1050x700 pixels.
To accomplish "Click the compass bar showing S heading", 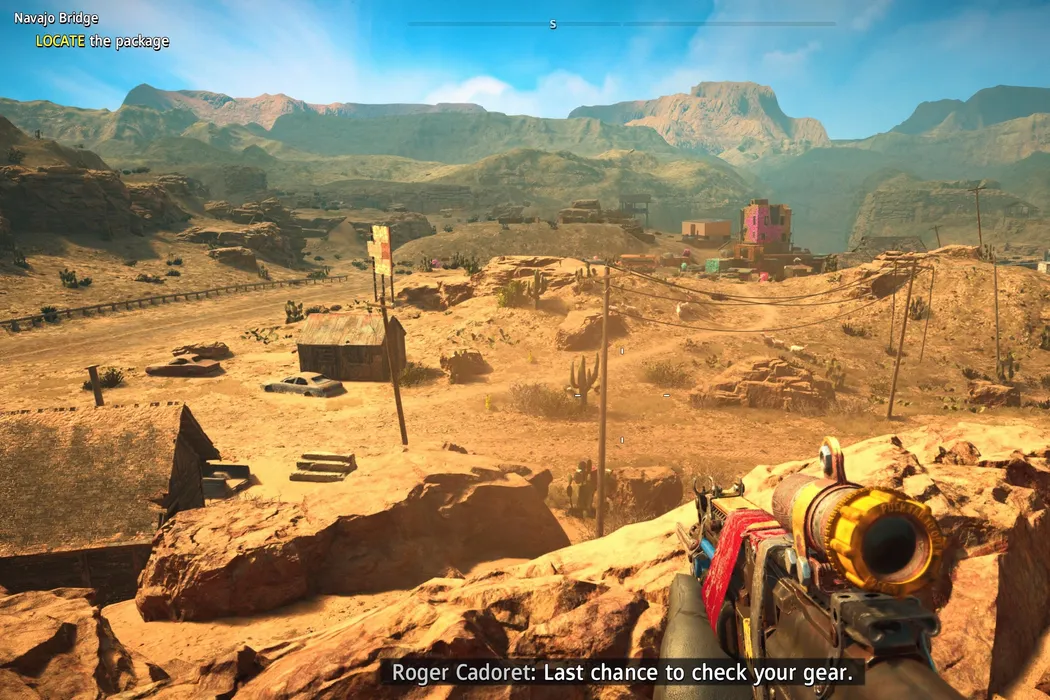I will (620, 23).
